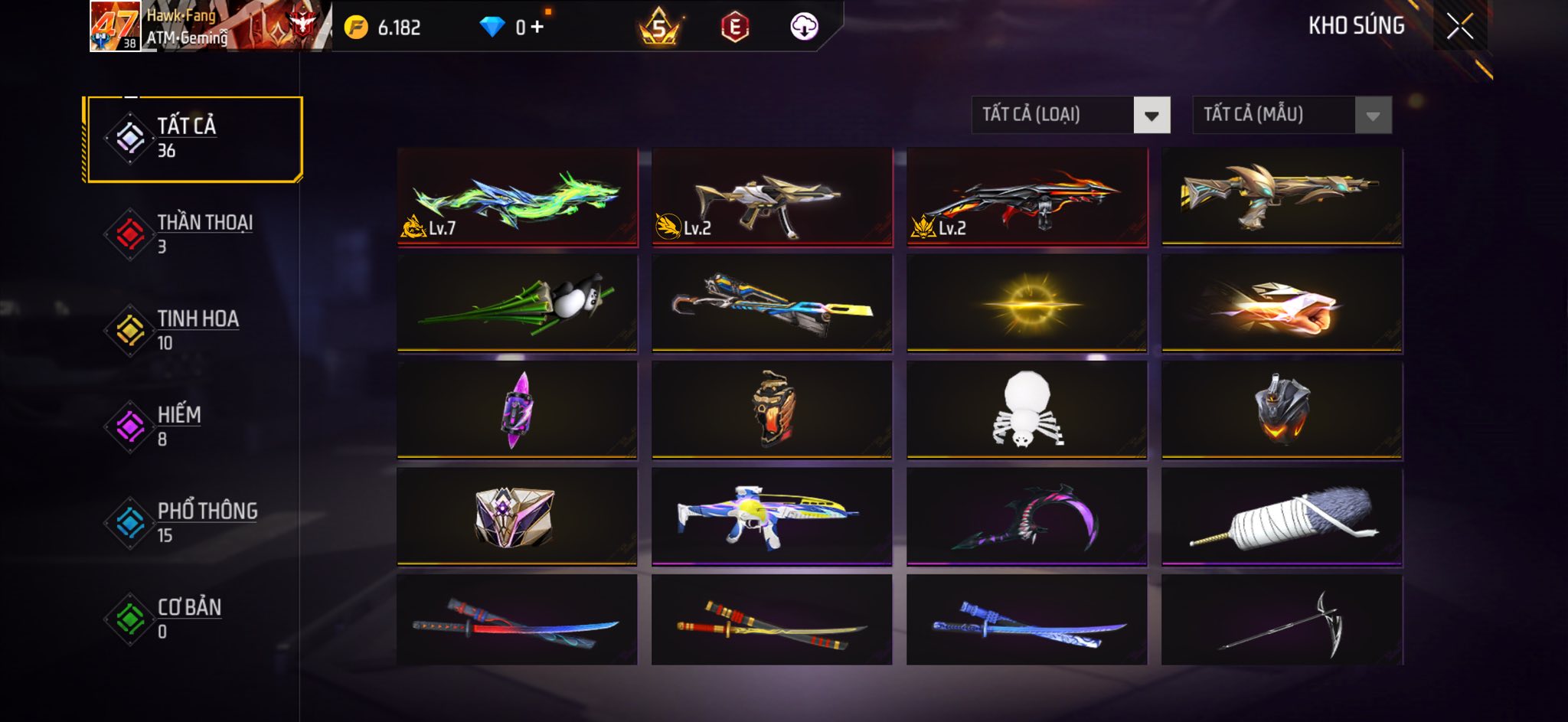Select the green dragon Lv.7 gun skin
Image resolution: width=1568 pixels, height=722 pixels.
[x=518, y=198]
